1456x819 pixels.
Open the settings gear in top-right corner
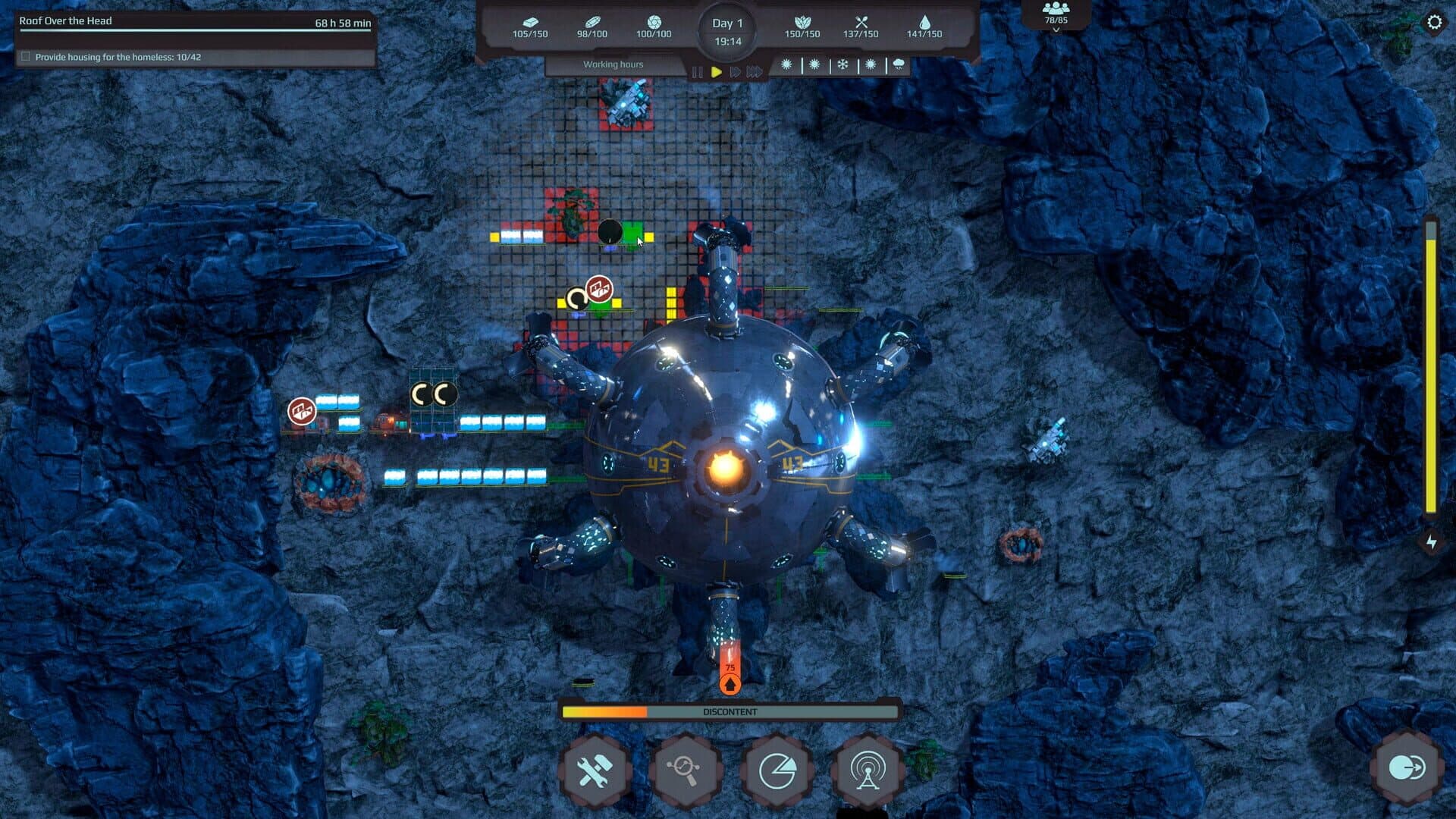pos(1433,23)
